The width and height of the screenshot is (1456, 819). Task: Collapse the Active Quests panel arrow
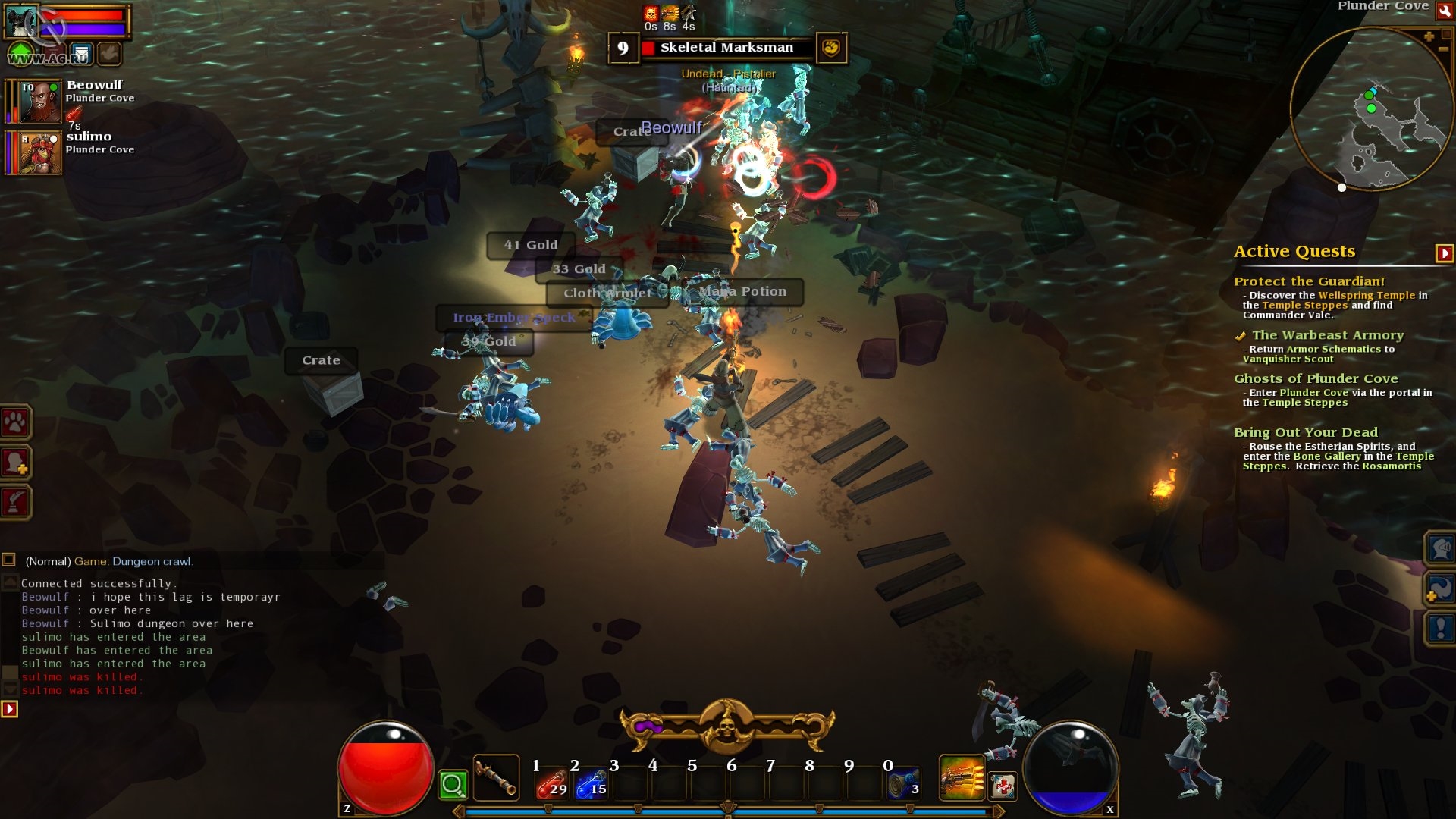pyautogui.click(x=1444, y=253)
